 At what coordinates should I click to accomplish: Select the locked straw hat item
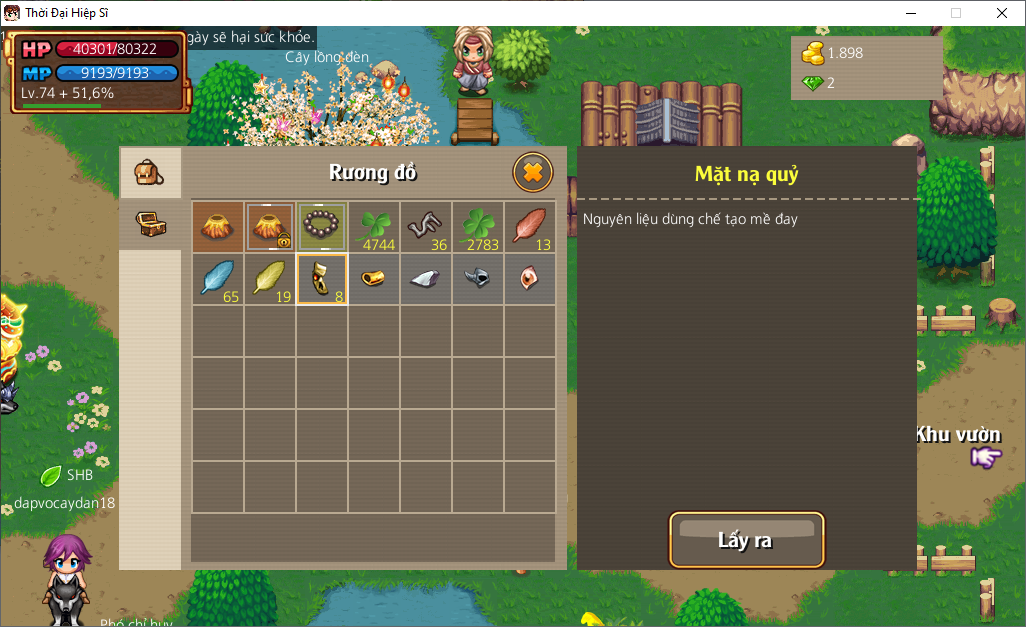coord(270,226)
